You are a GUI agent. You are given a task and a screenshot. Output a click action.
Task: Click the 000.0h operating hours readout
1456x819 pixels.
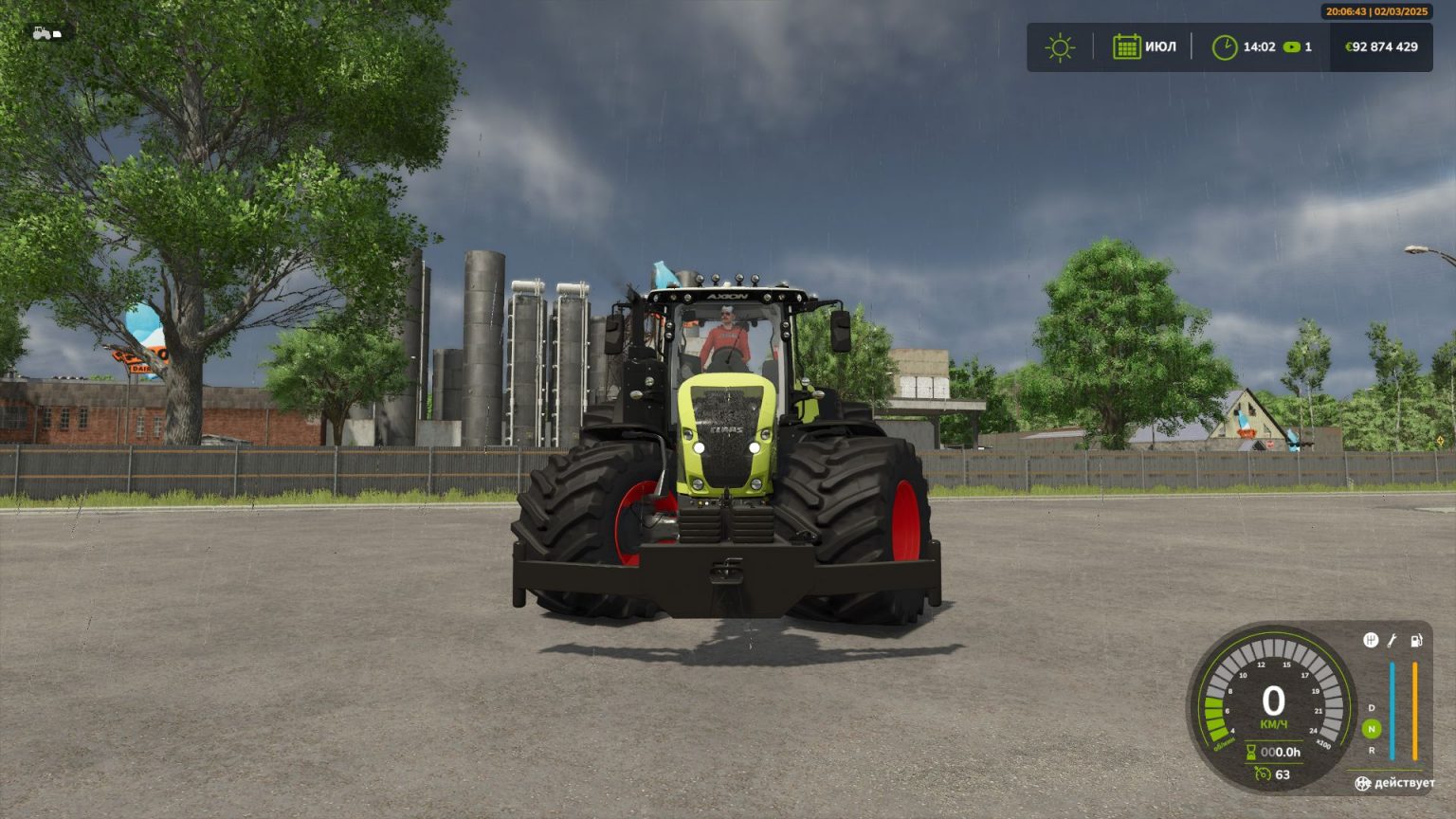point(1280,753)
